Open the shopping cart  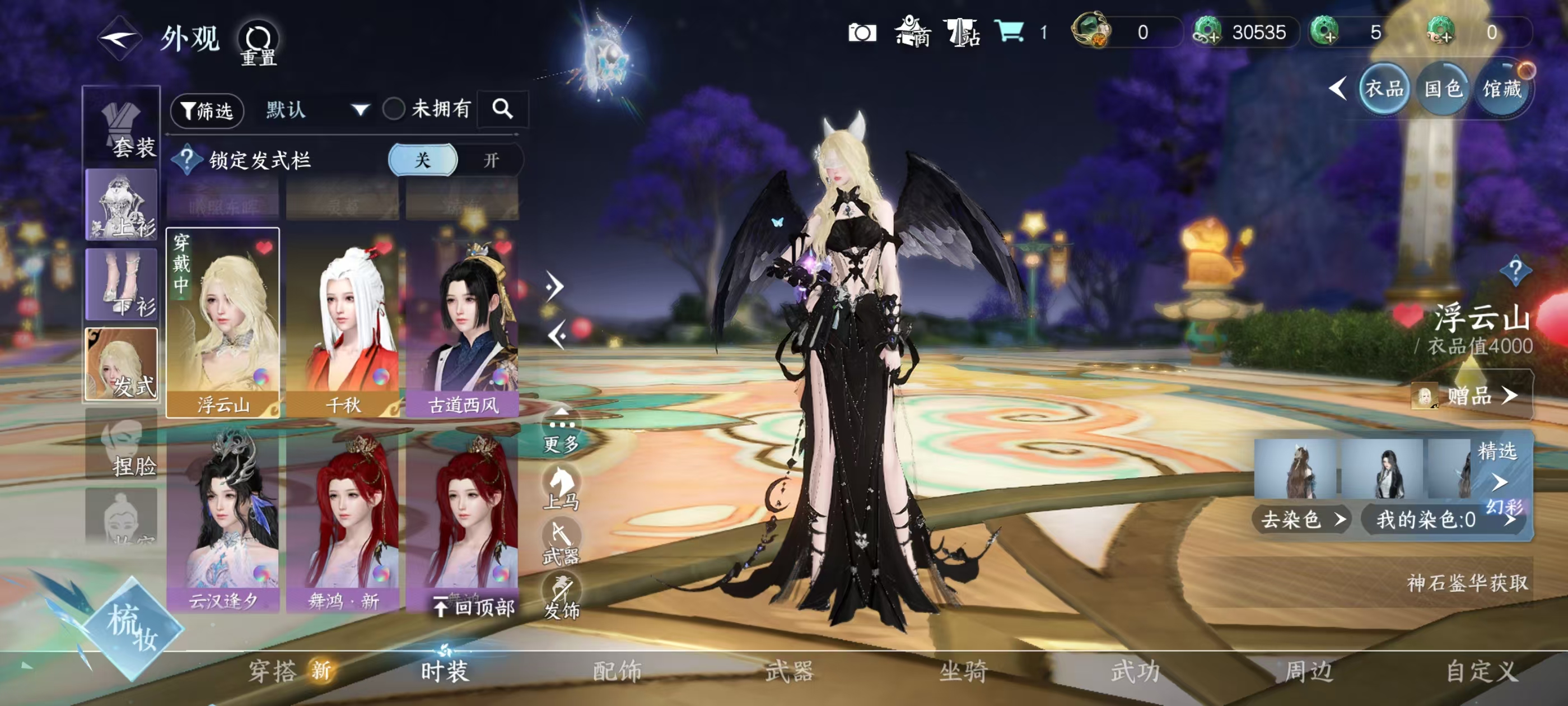tap(1009, 31)
